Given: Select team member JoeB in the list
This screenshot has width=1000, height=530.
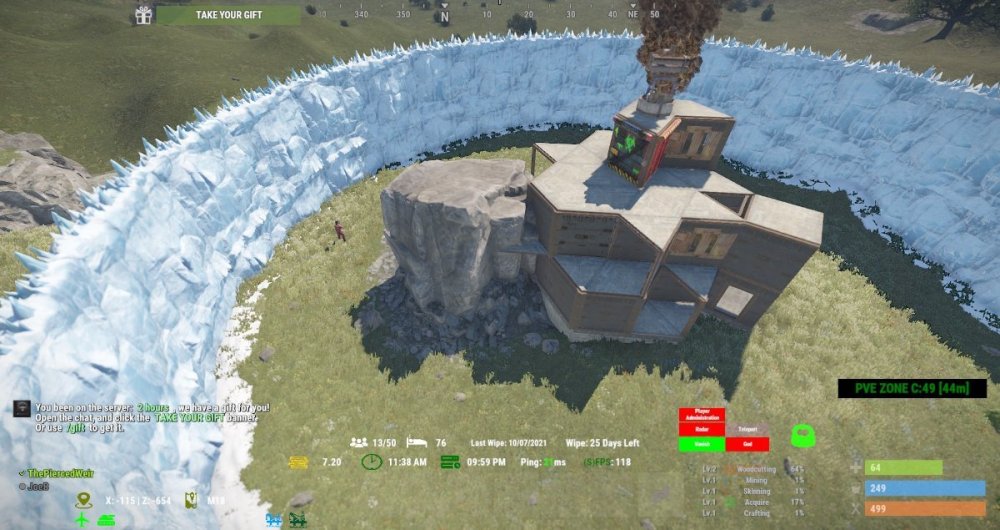Looking at the screenshot, I should pos(34,486).
